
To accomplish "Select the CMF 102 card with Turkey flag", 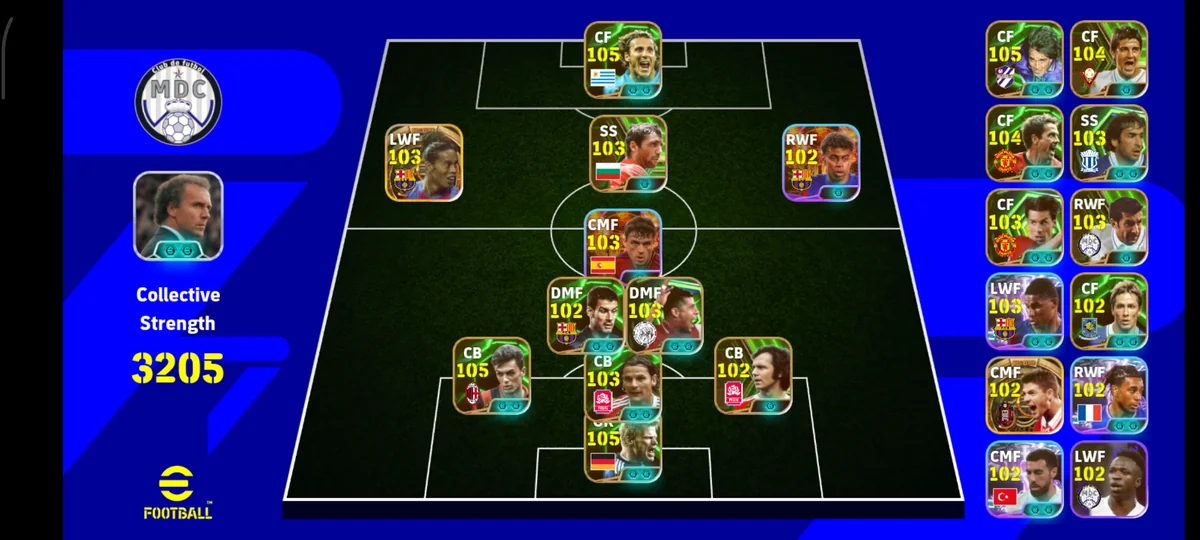I will (x=1024, y=479).
